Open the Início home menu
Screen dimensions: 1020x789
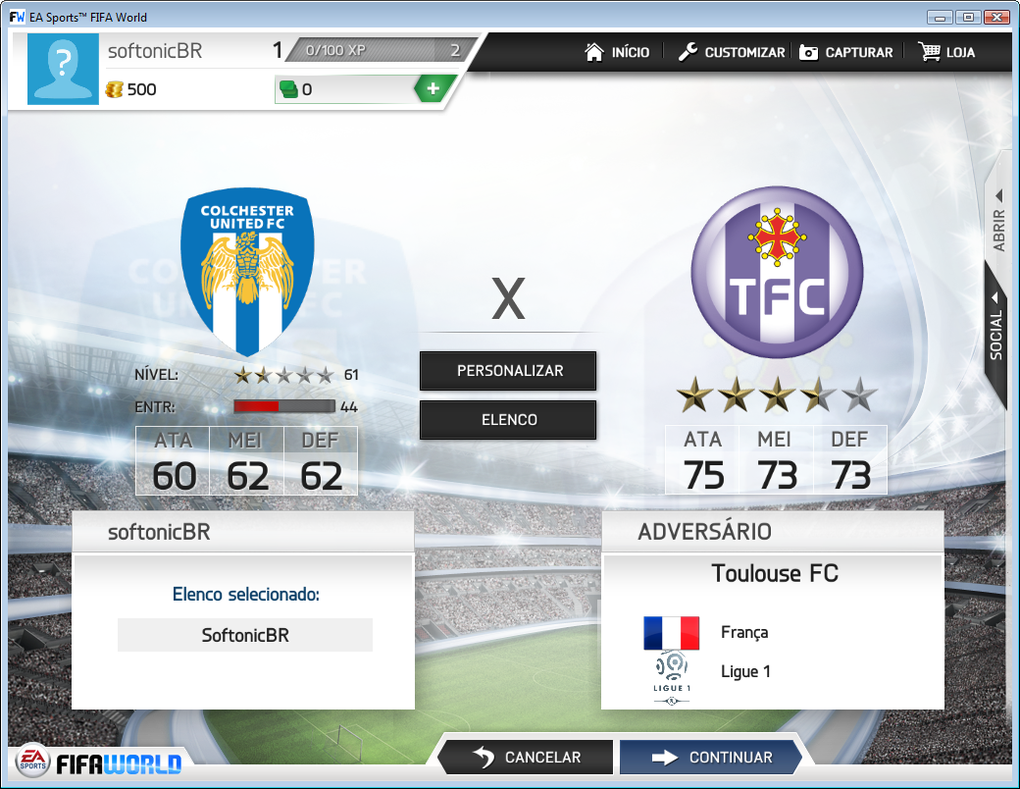click(x=617, y=52)
